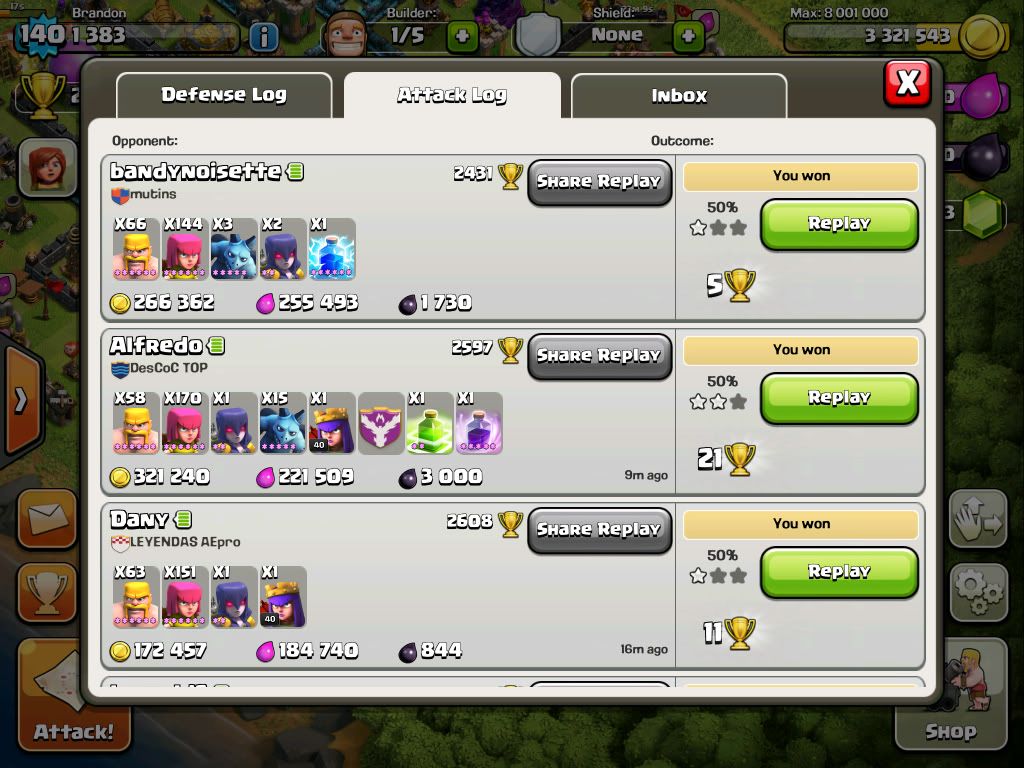
Task: Buy a shield with the green plus
Action: [x=688, y=37]
